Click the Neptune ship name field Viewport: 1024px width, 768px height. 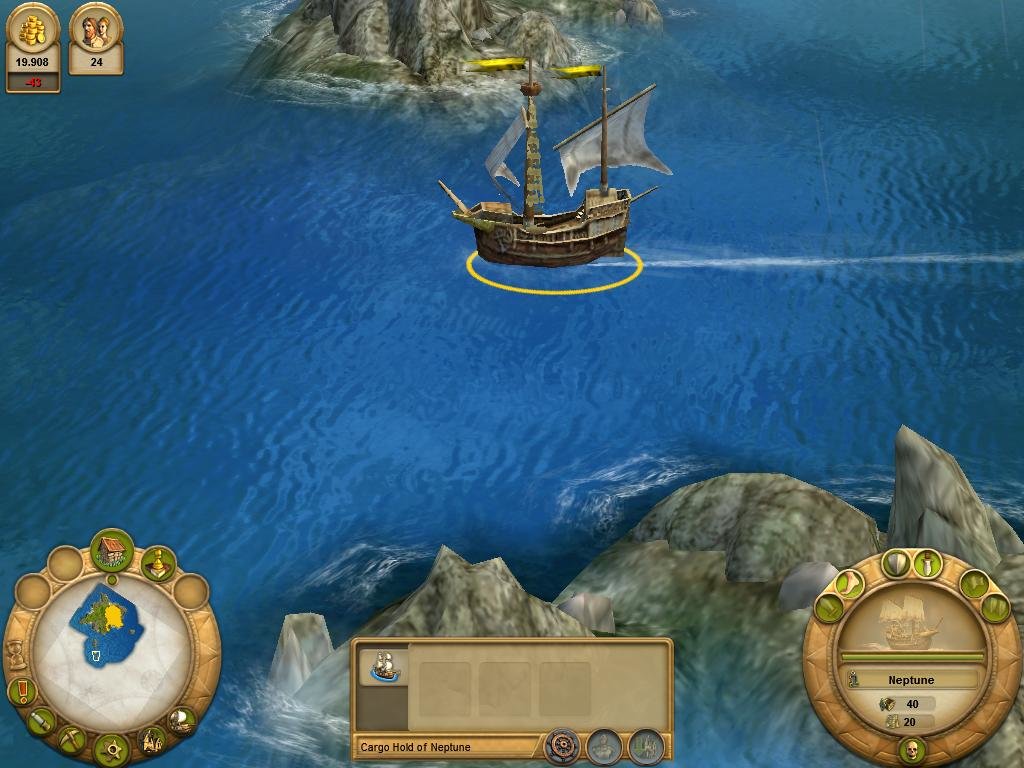click(x=911, y=680)
